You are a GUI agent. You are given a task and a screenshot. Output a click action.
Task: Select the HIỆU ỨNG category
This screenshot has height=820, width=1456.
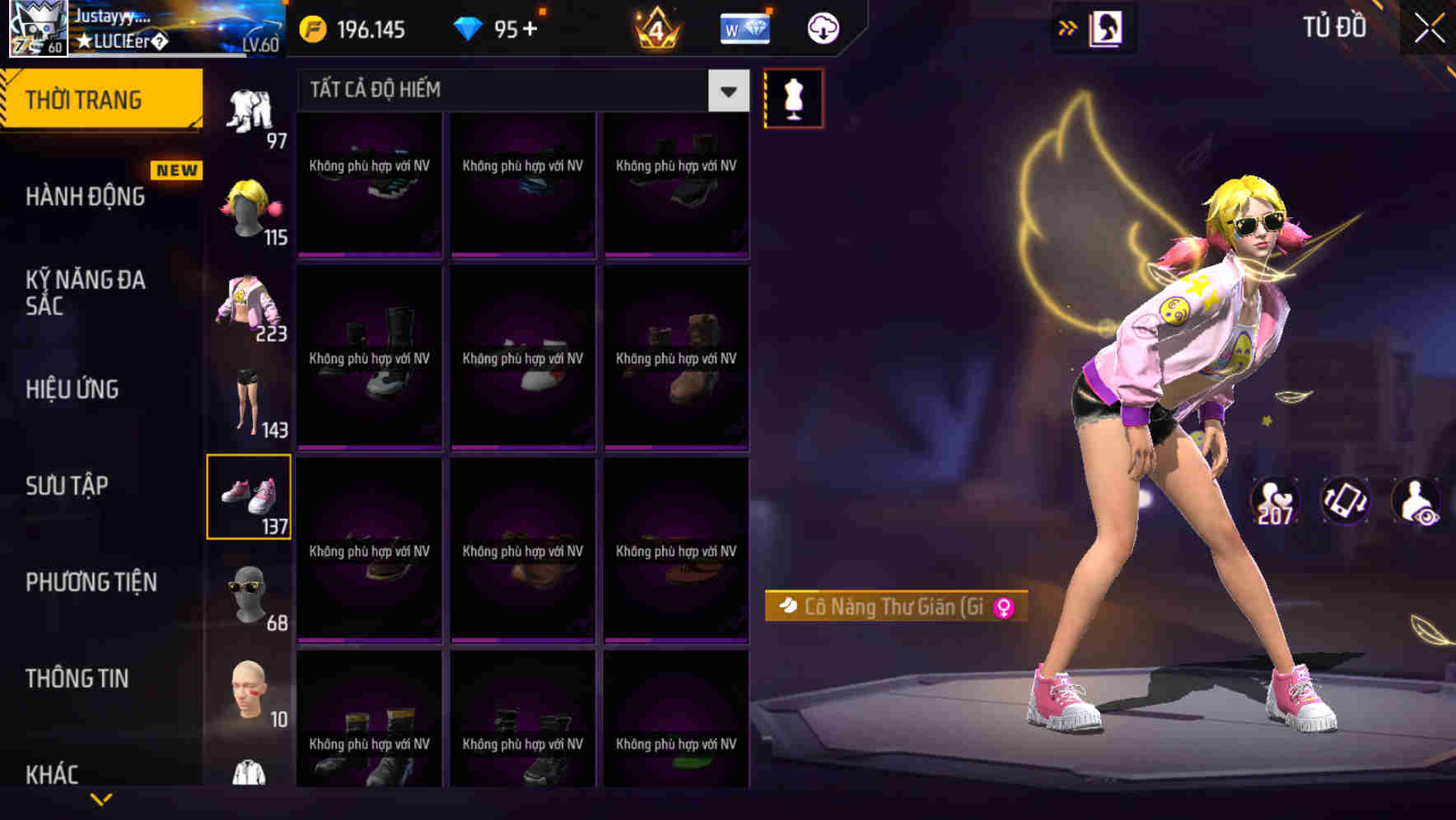(x=74, y=389)
